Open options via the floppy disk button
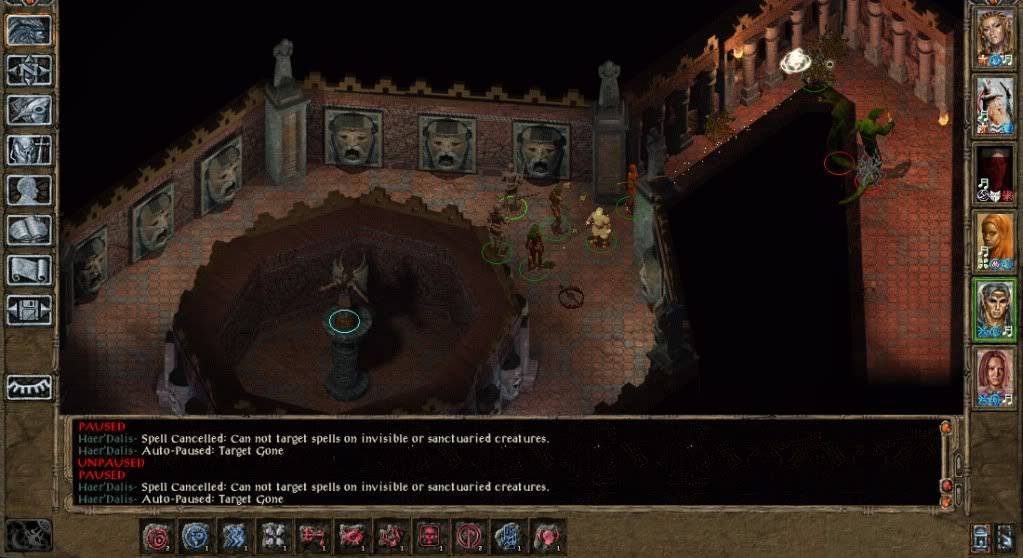Viewport: 1023px width, 558px height. pyautogui.click(x=30, y=310)
